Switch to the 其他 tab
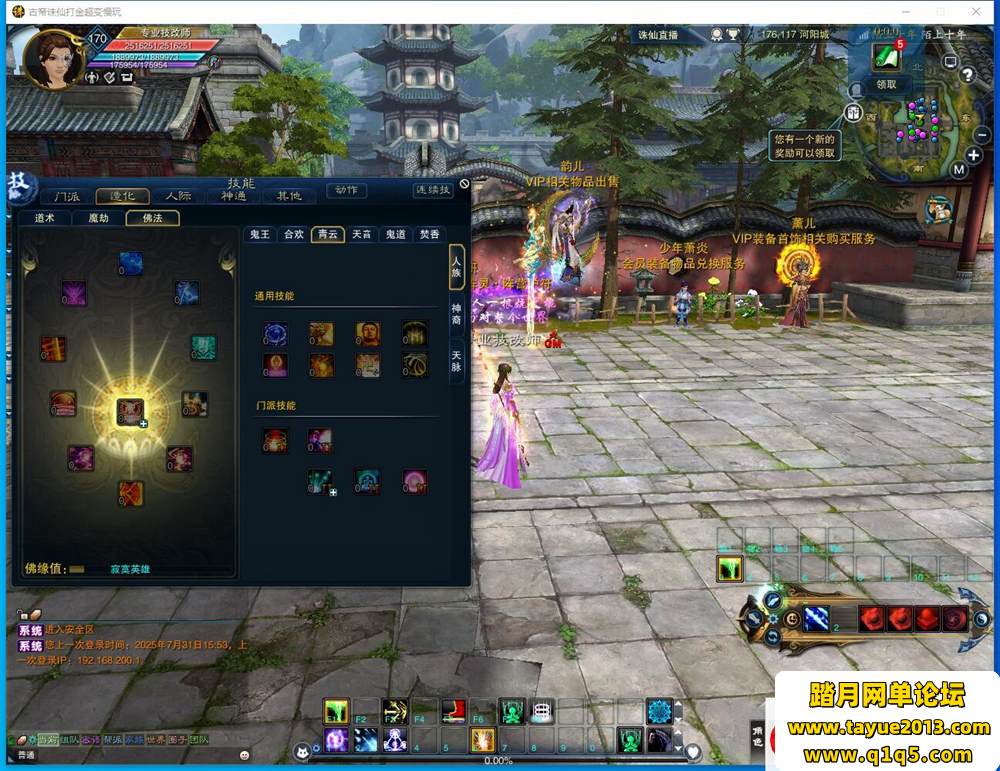Image resolution: width=1000 pixels, height=771 pixels. click(289, 196)
